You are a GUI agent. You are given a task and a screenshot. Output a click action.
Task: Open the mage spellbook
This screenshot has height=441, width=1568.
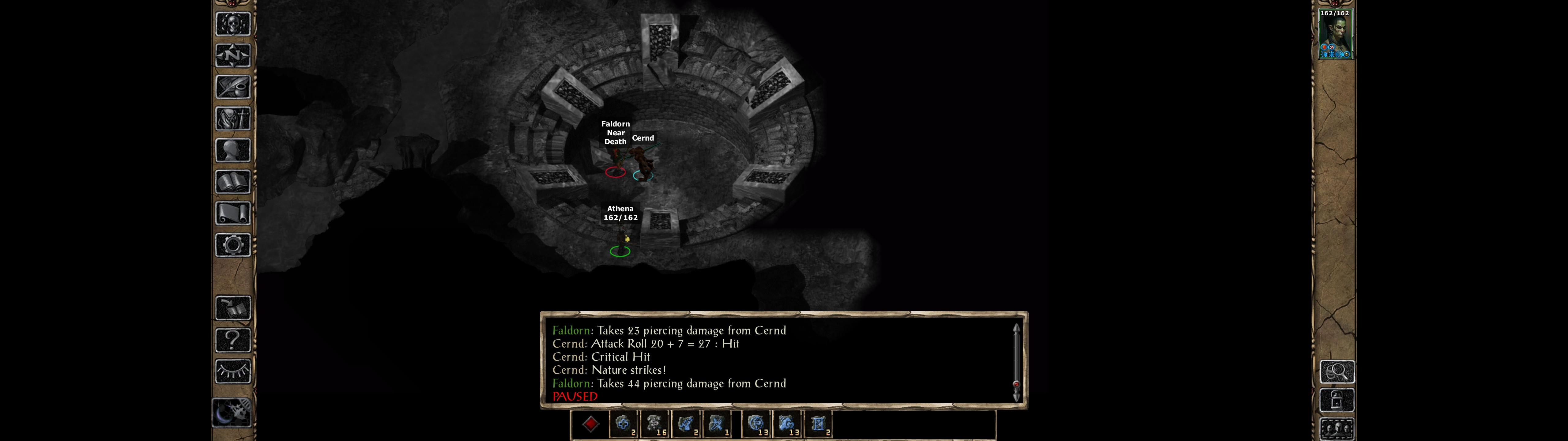coord(232,182)
